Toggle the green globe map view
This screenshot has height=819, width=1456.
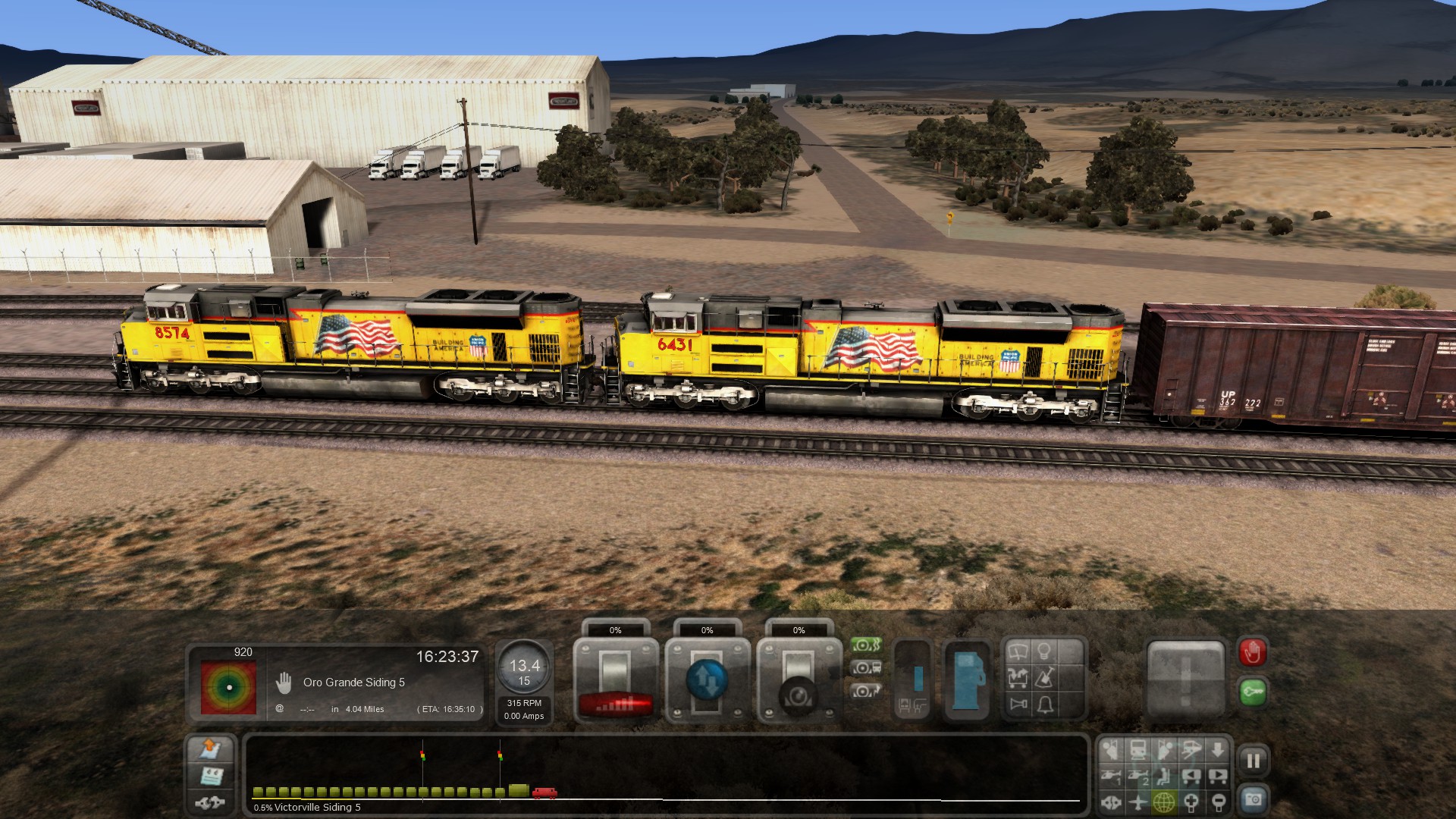(x=1164, y=802)
